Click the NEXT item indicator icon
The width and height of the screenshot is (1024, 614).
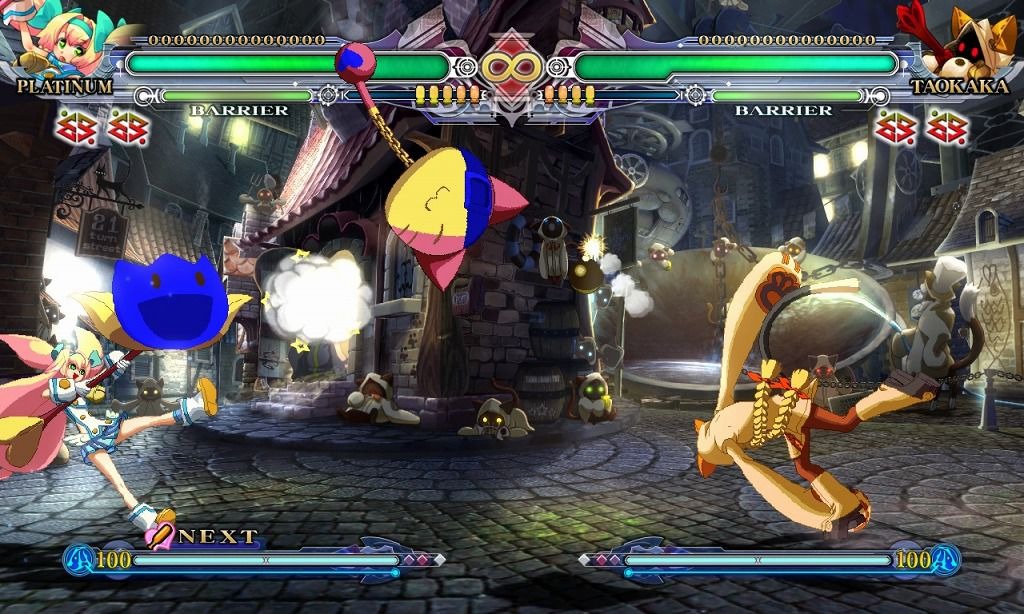tap(161, 534)
